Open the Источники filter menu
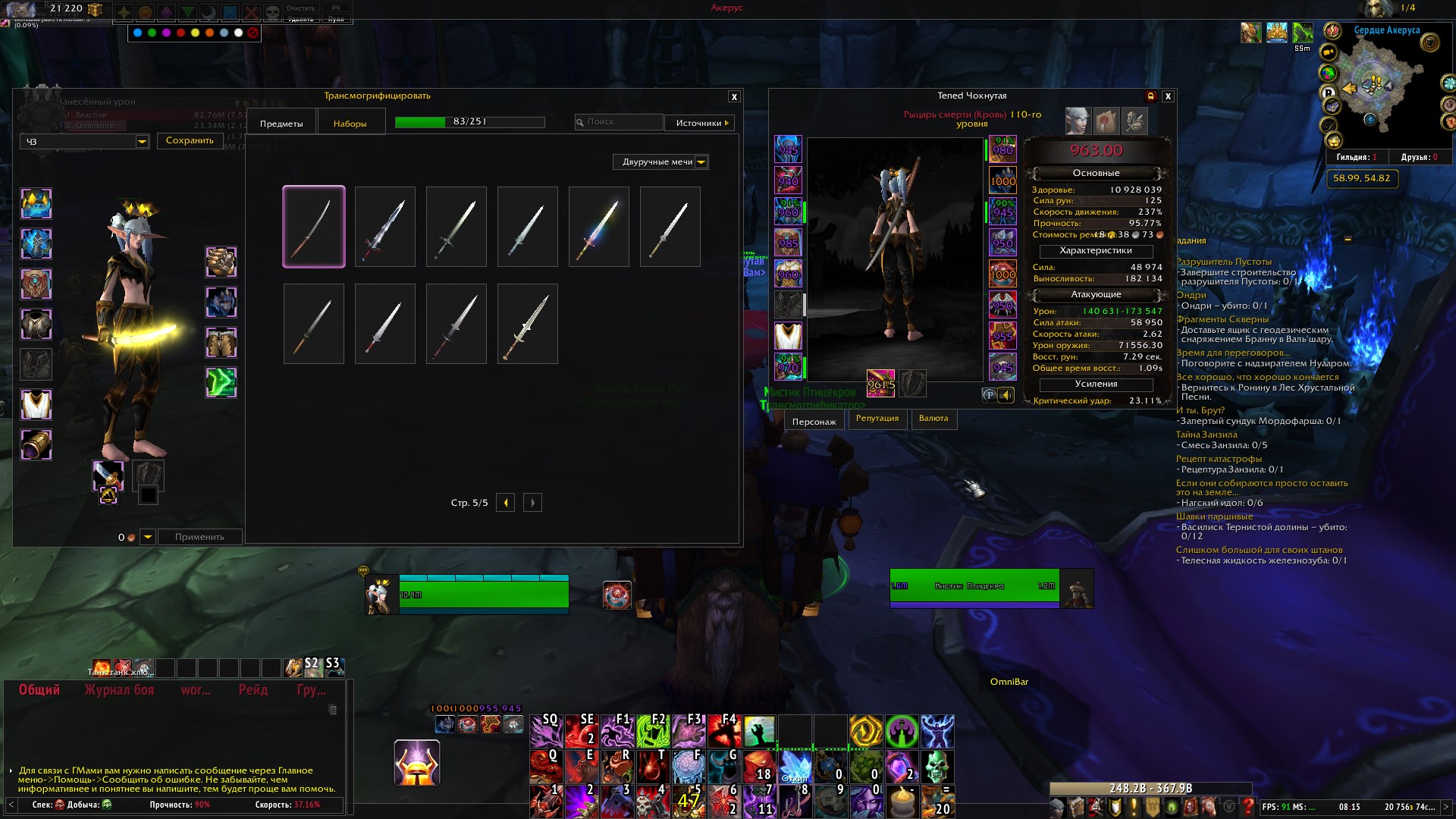1456x819 pixels. pyautogui.click(x=699, y=123)
